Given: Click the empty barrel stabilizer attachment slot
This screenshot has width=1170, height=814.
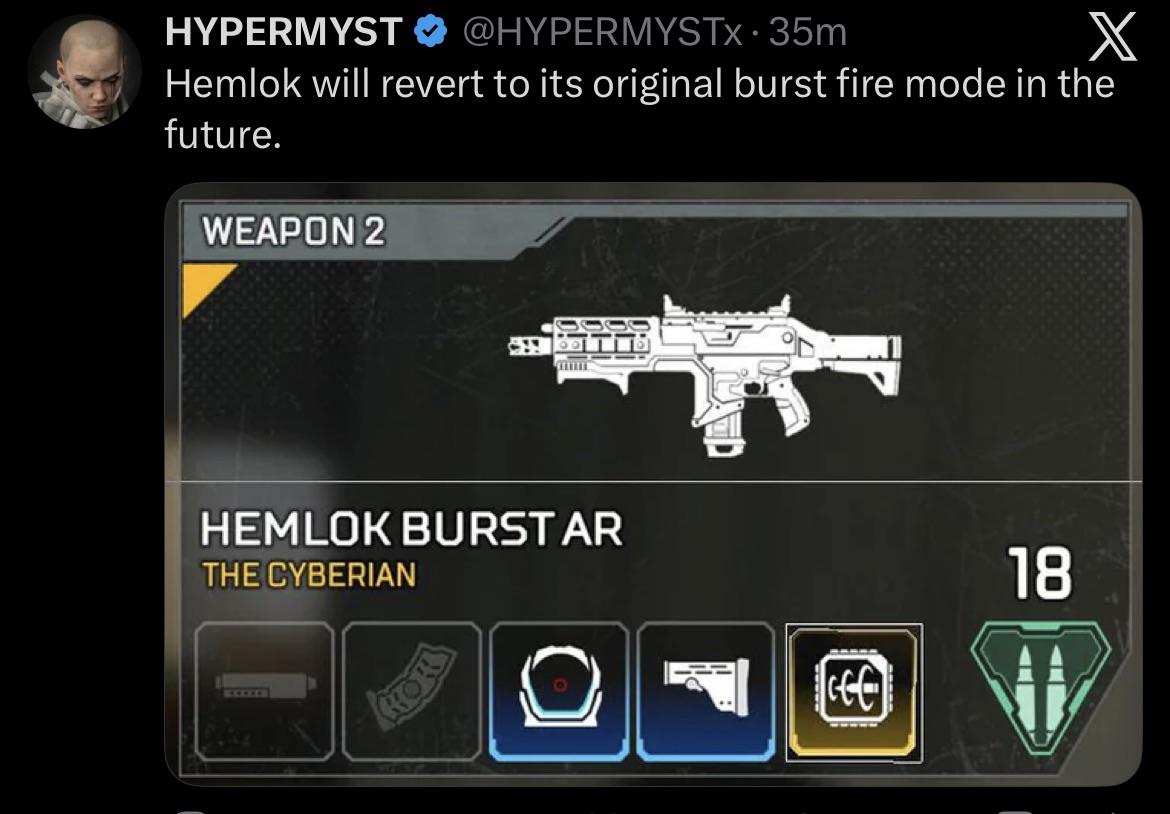Looking at the screenshot, I should (265, 689).
